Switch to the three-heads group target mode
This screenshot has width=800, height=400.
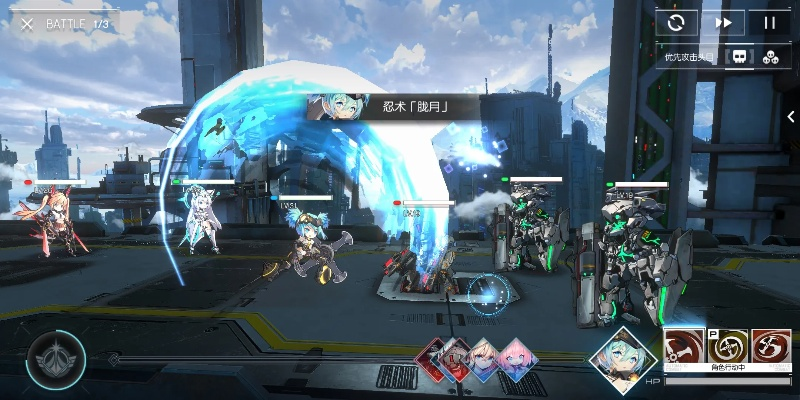click(770, 57)
